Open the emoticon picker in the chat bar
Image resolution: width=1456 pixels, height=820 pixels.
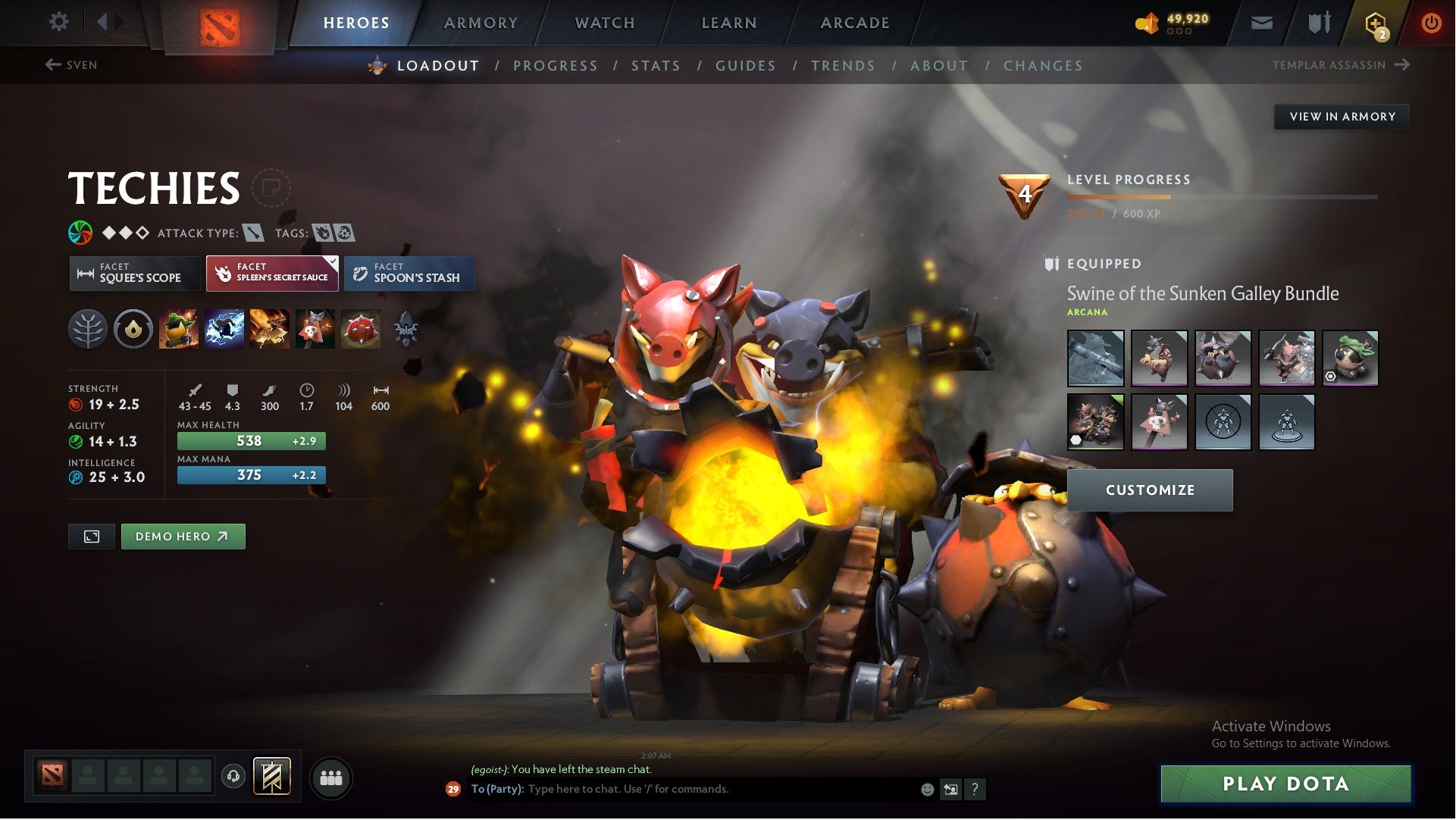click(926, 789)
